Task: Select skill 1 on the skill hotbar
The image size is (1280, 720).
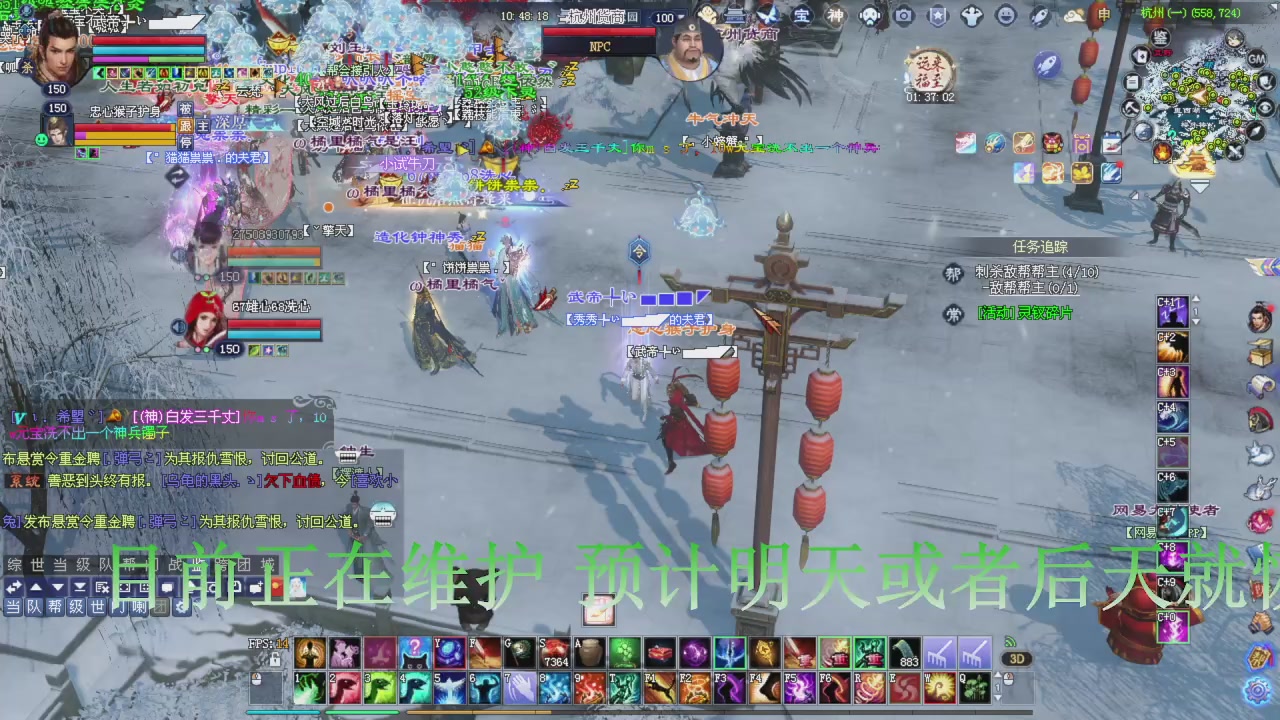Action: pos(310,688)
